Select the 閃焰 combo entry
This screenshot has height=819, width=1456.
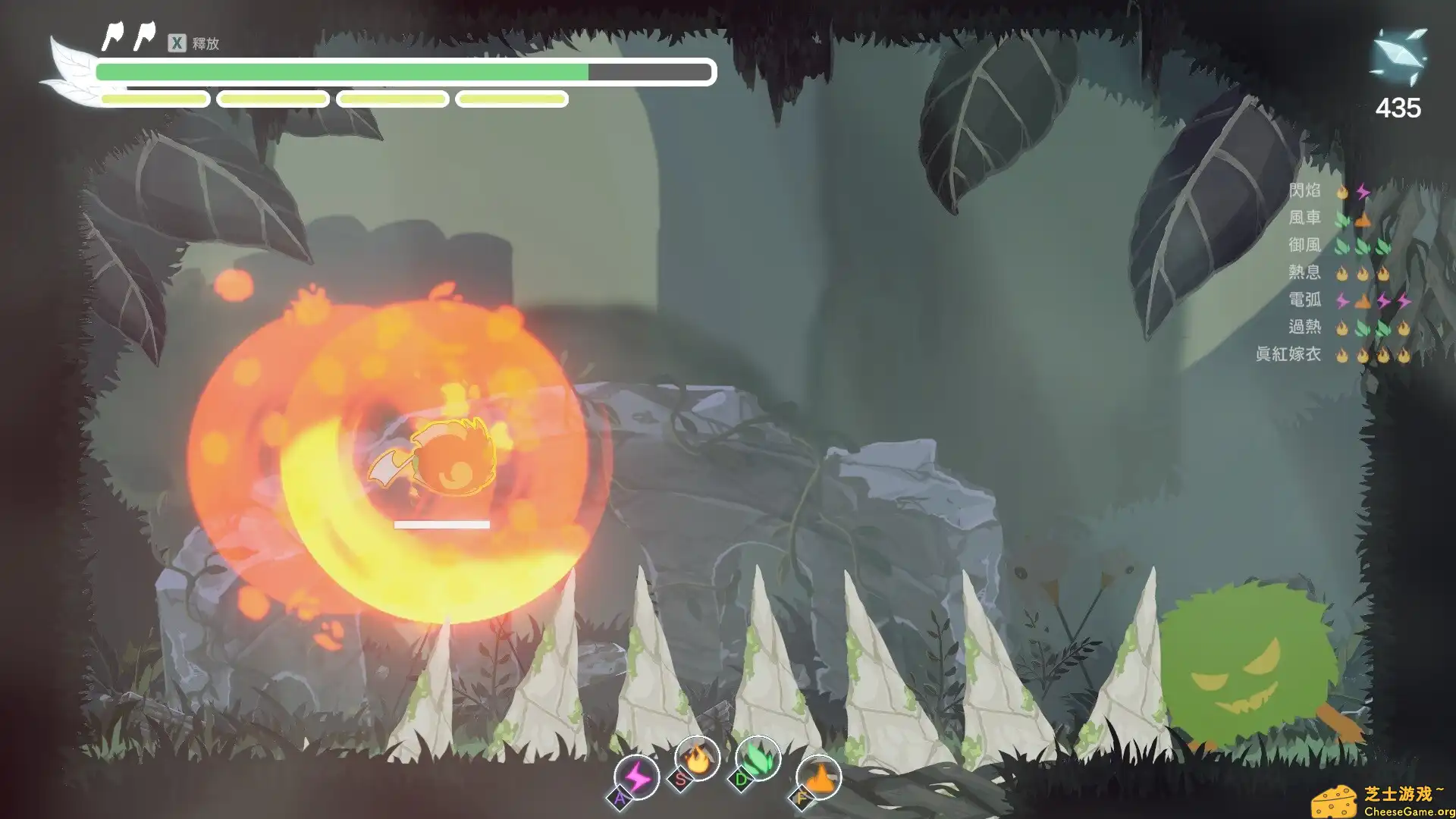pos(1304,190)
